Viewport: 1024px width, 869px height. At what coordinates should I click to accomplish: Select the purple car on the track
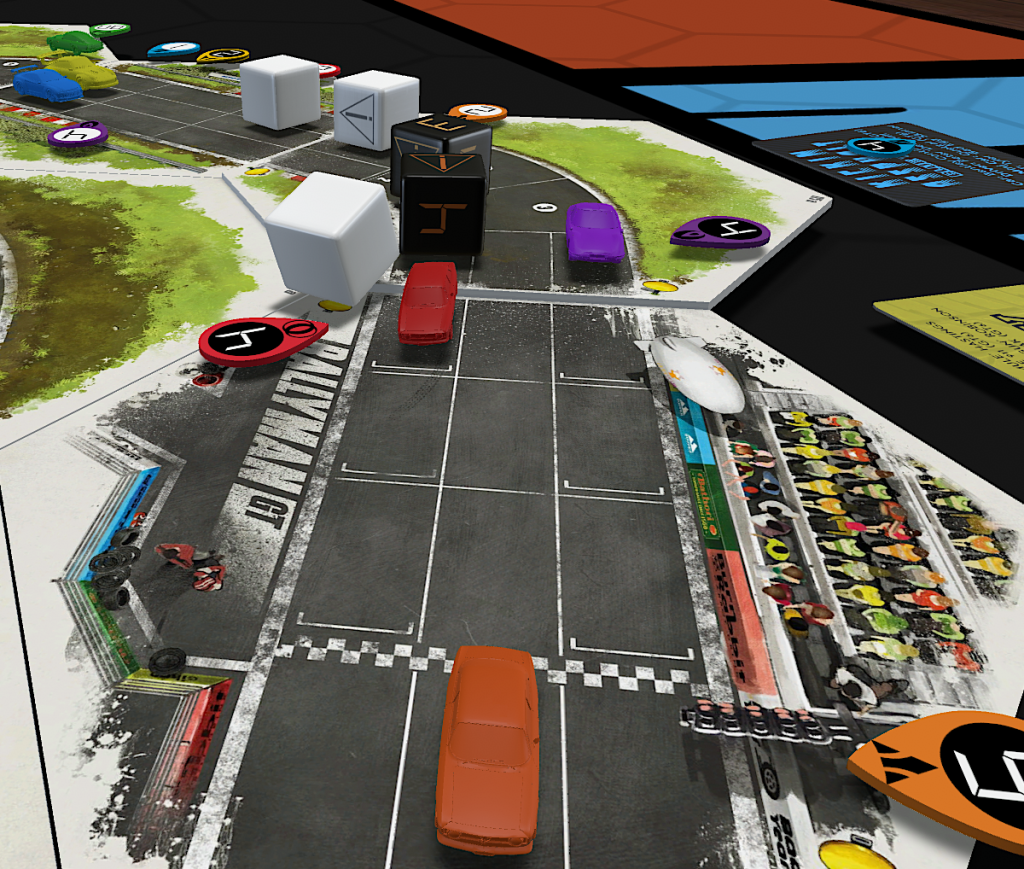tap(594, 232)
